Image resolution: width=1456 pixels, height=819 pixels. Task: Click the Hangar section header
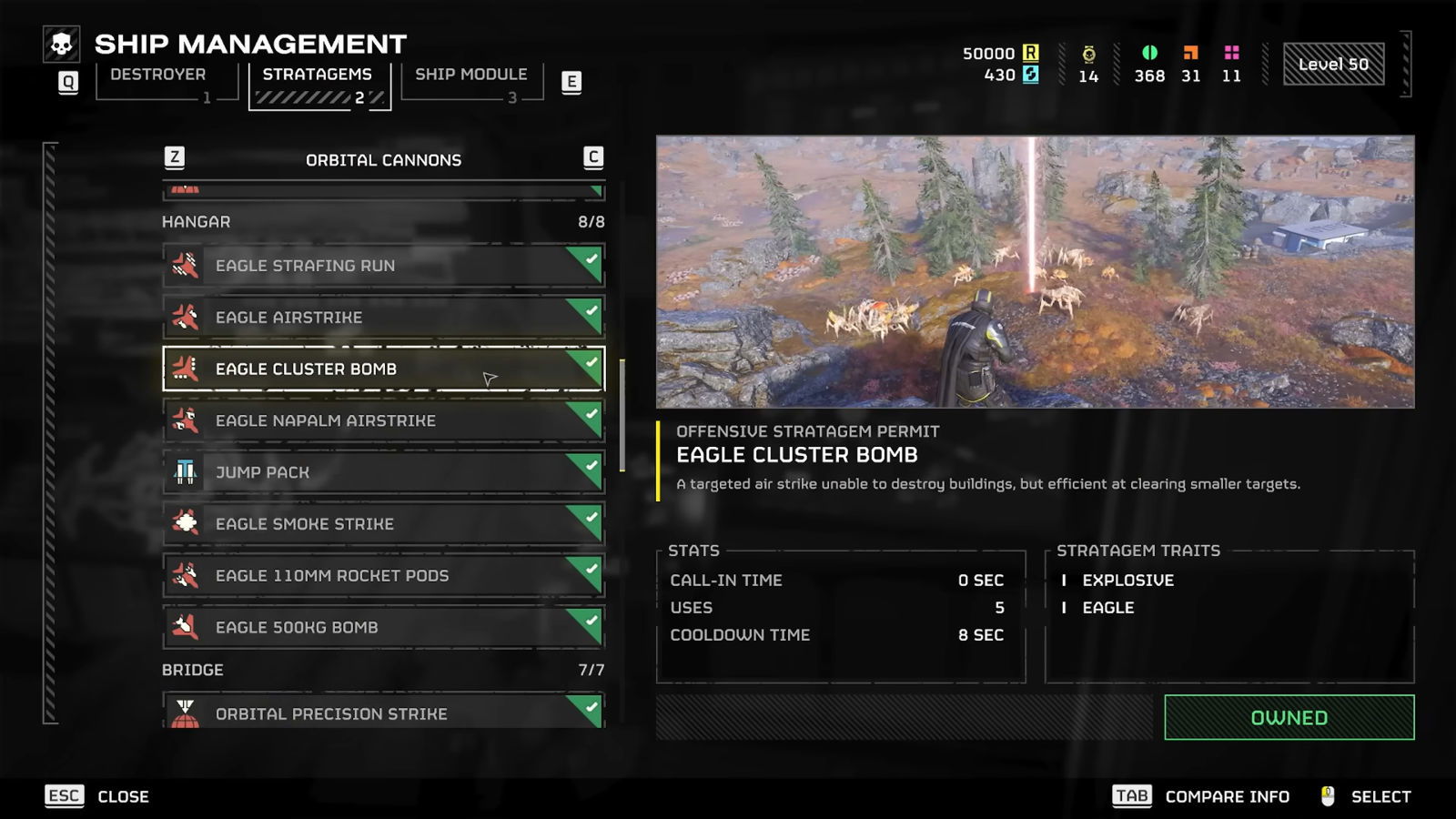(196, 220)
